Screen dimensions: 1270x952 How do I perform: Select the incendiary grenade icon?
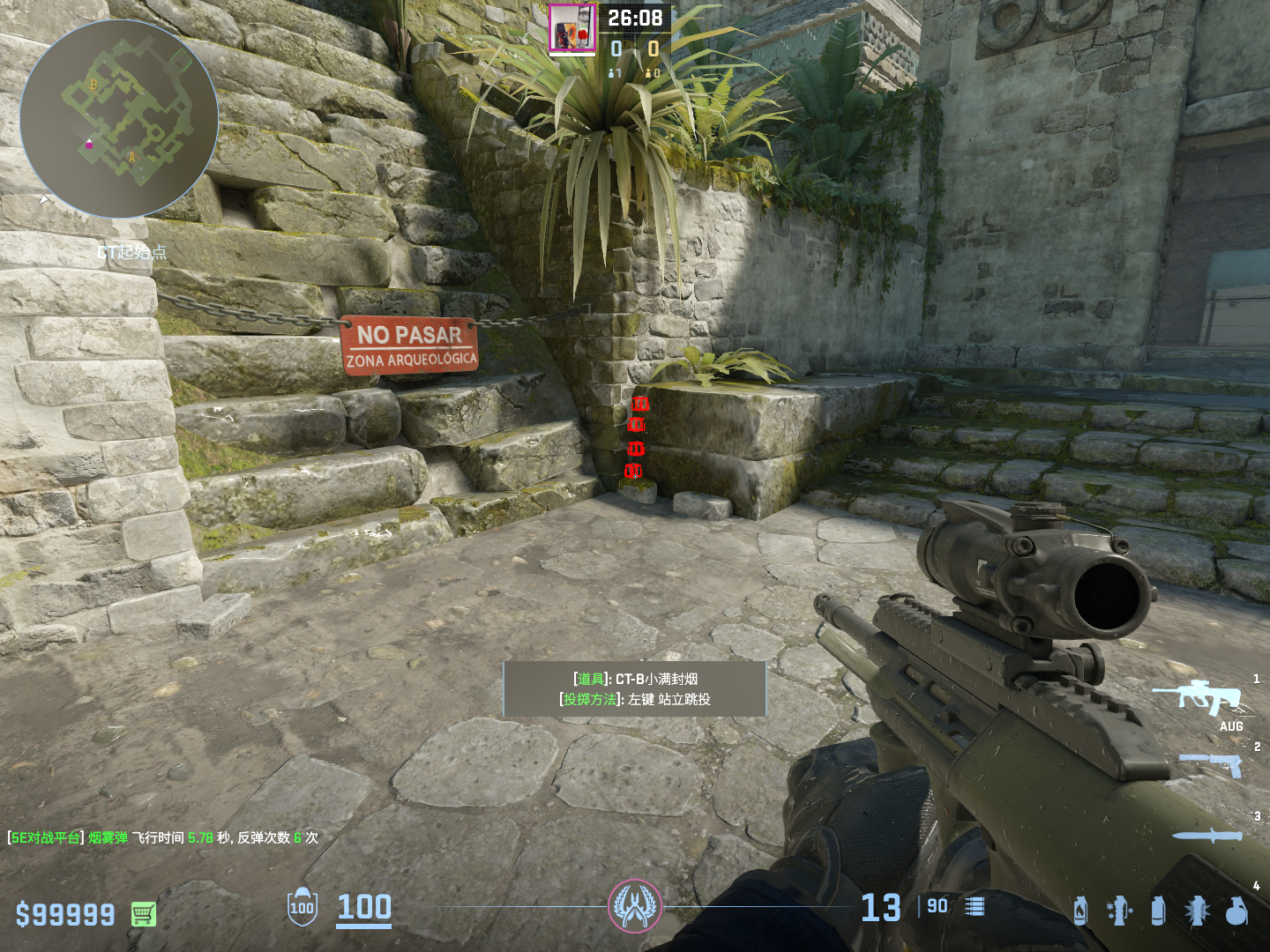point(1080,911)
